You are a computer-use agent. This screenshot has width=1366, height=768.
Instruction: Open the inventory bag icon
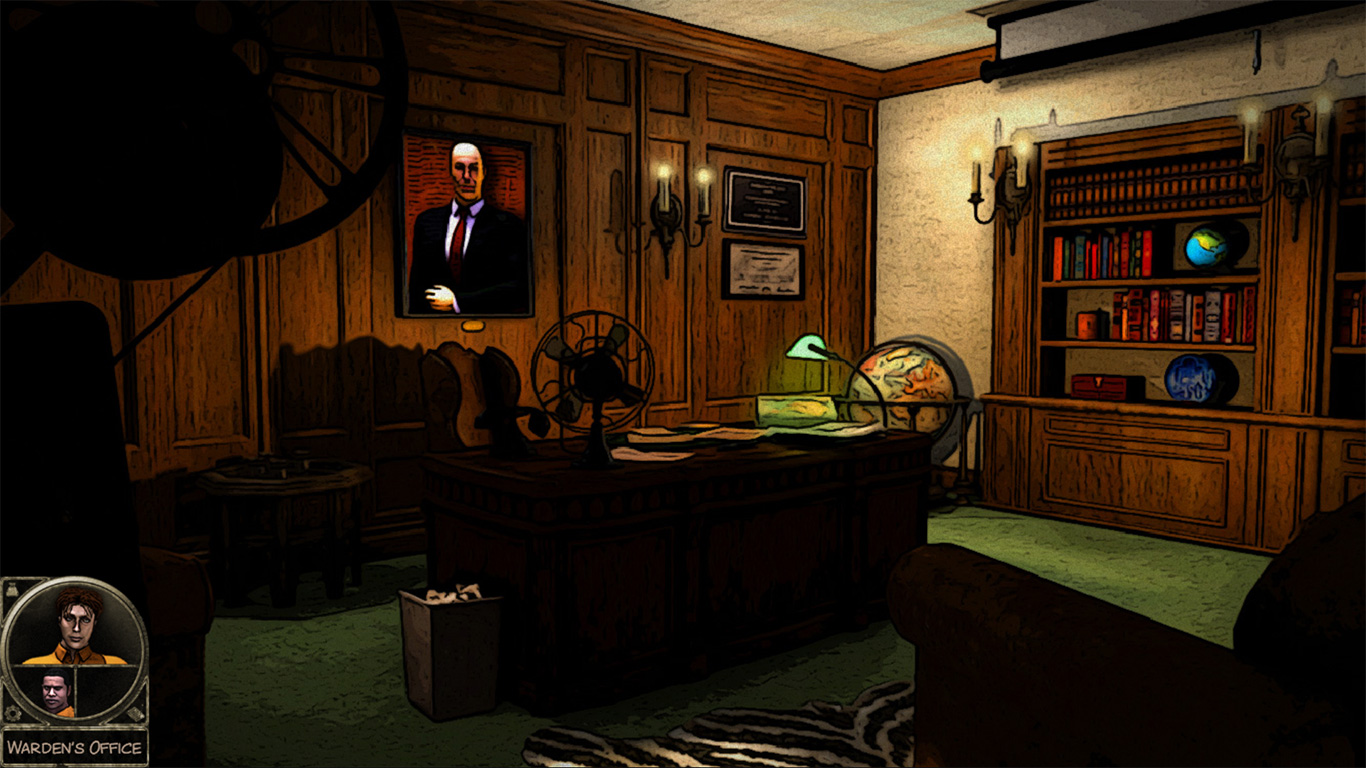(x=11, y=590)
